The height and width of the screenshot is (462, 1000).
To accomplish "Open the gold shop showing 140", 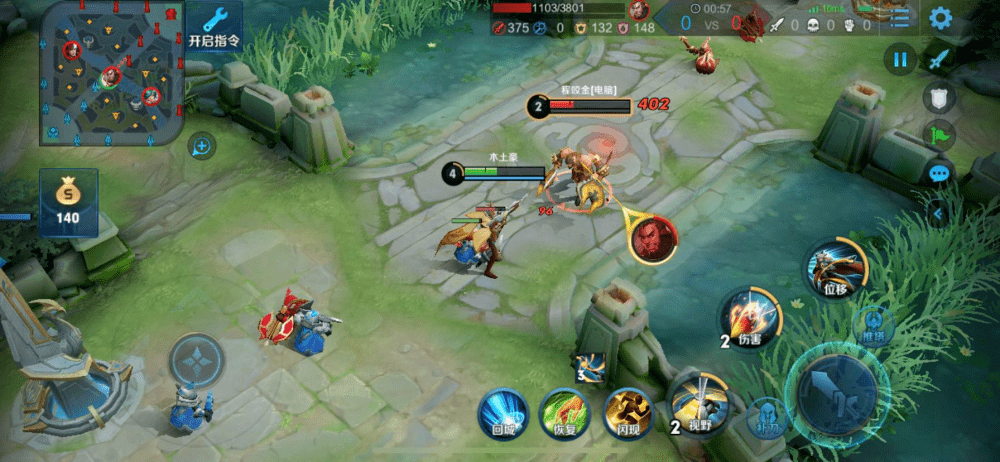I will click(x=68, y=201).
